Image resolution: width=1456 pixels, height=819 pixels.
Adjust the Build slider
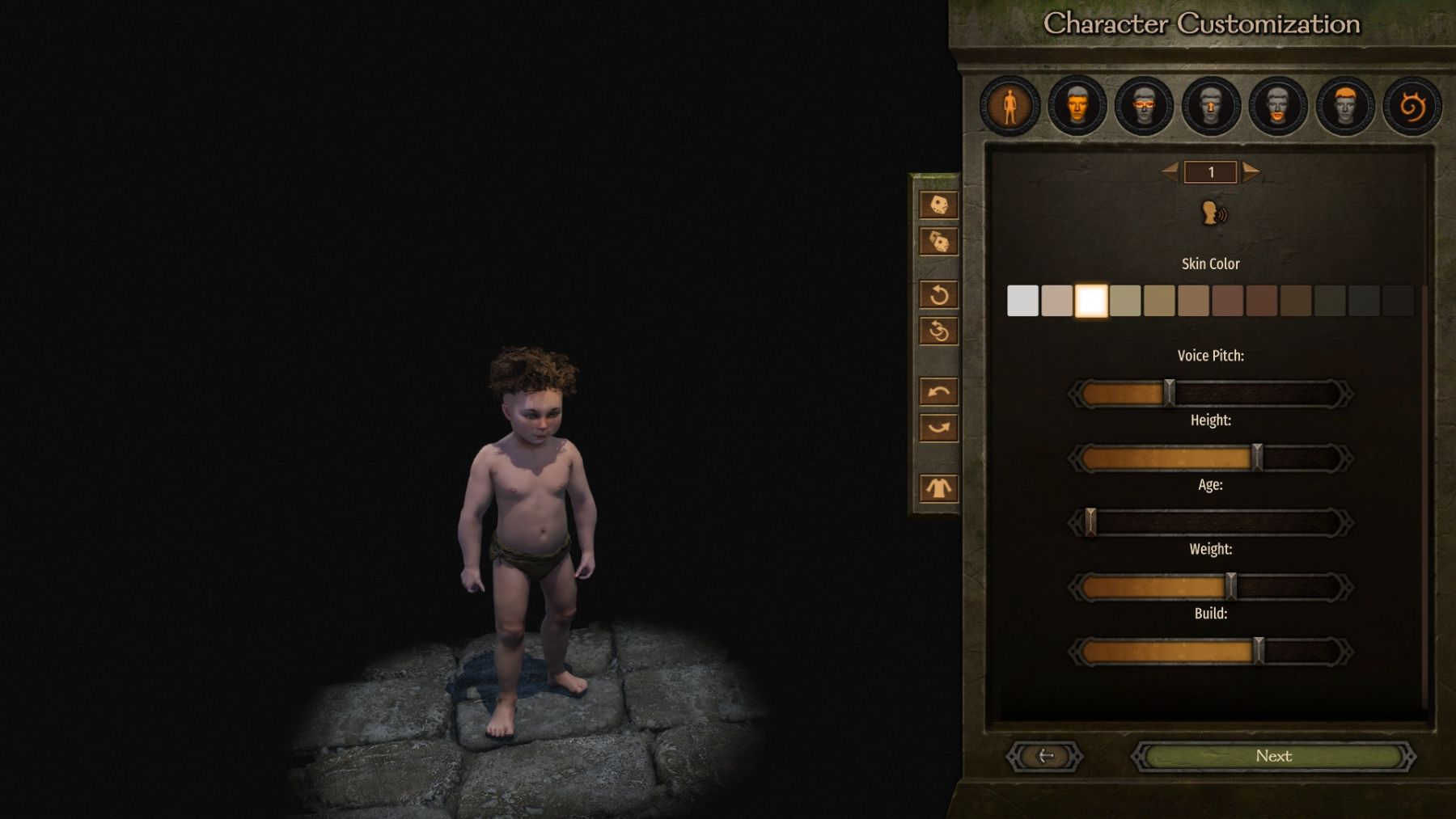click(1210, 652)
